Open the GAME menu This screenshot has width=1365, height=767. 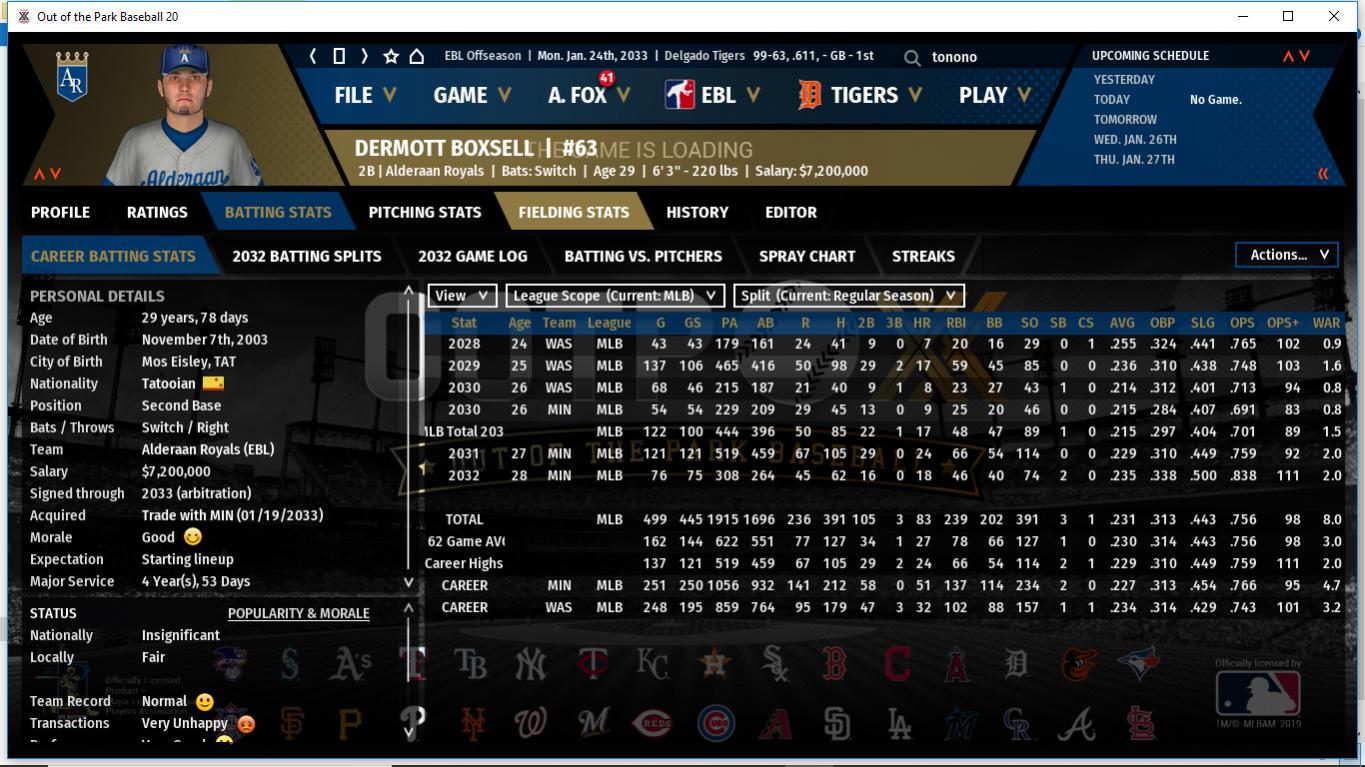471,95
